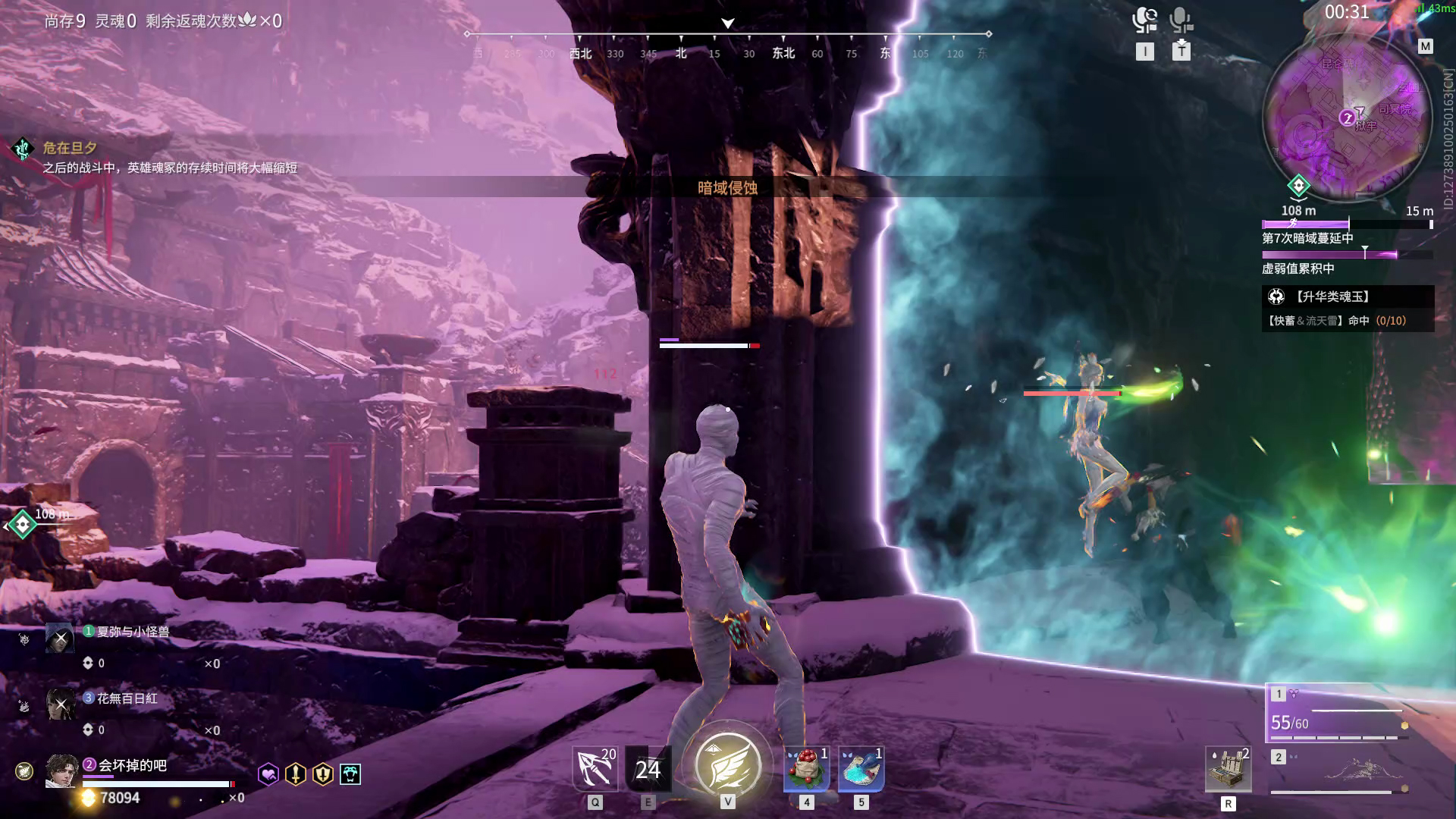1456x819 pixels.
Task: Click the cyan beast face status icon
Action: tap(350, 773)
